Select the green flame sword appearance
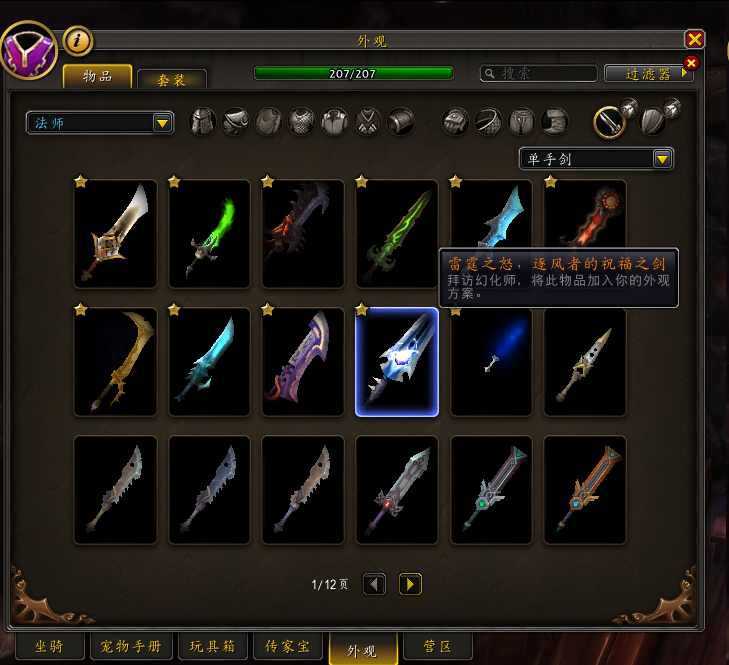This screenshot has height=665, width=729. click(209, 233)
